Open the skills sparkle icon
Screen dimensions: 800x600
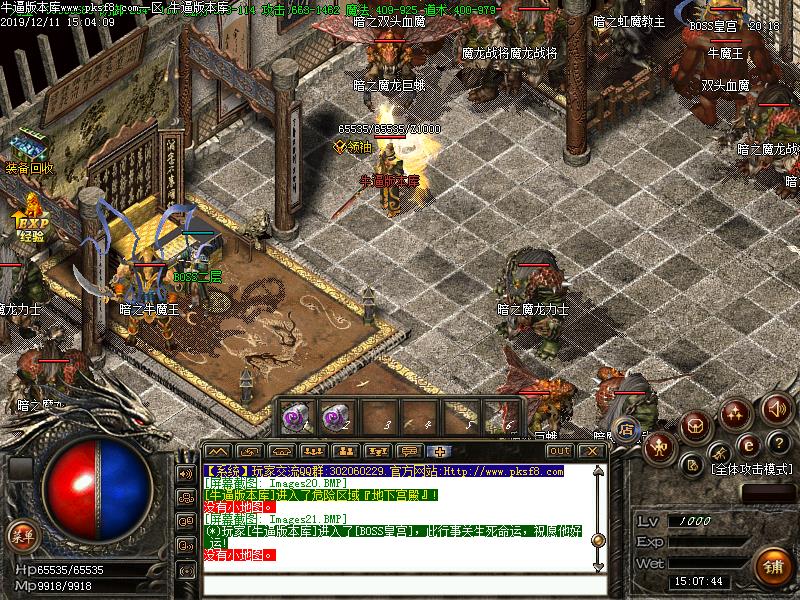(x=737, y=411)
